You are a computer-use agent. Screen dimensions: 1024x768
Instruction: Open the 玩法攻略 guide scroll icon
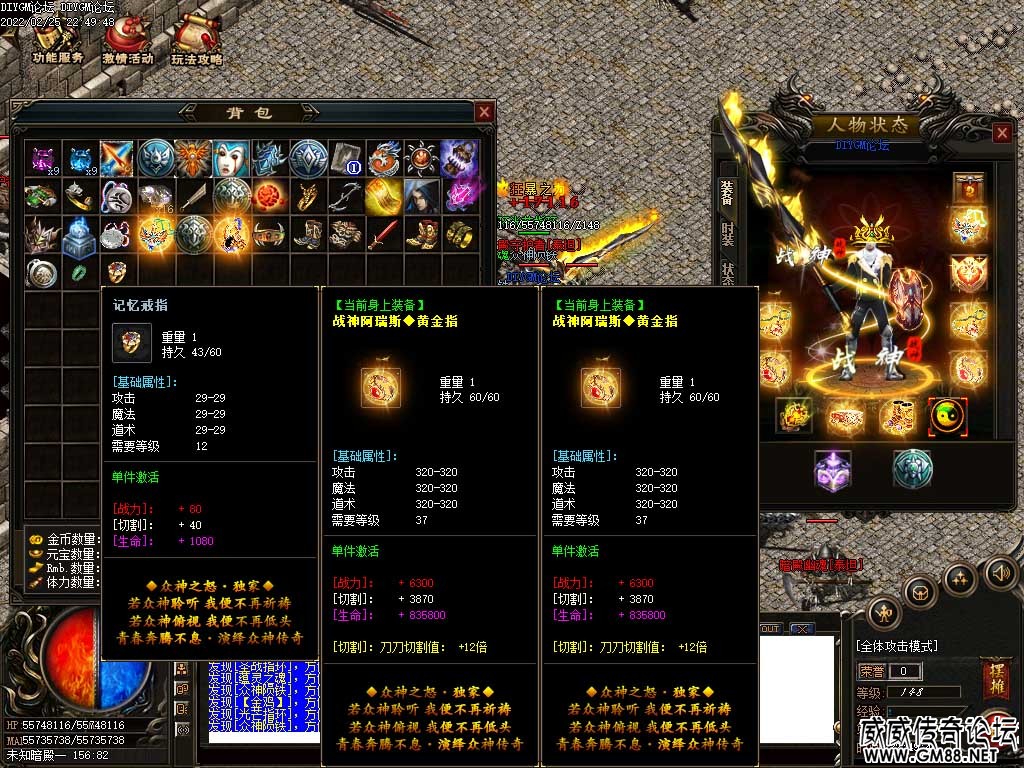tap(196, 40)
